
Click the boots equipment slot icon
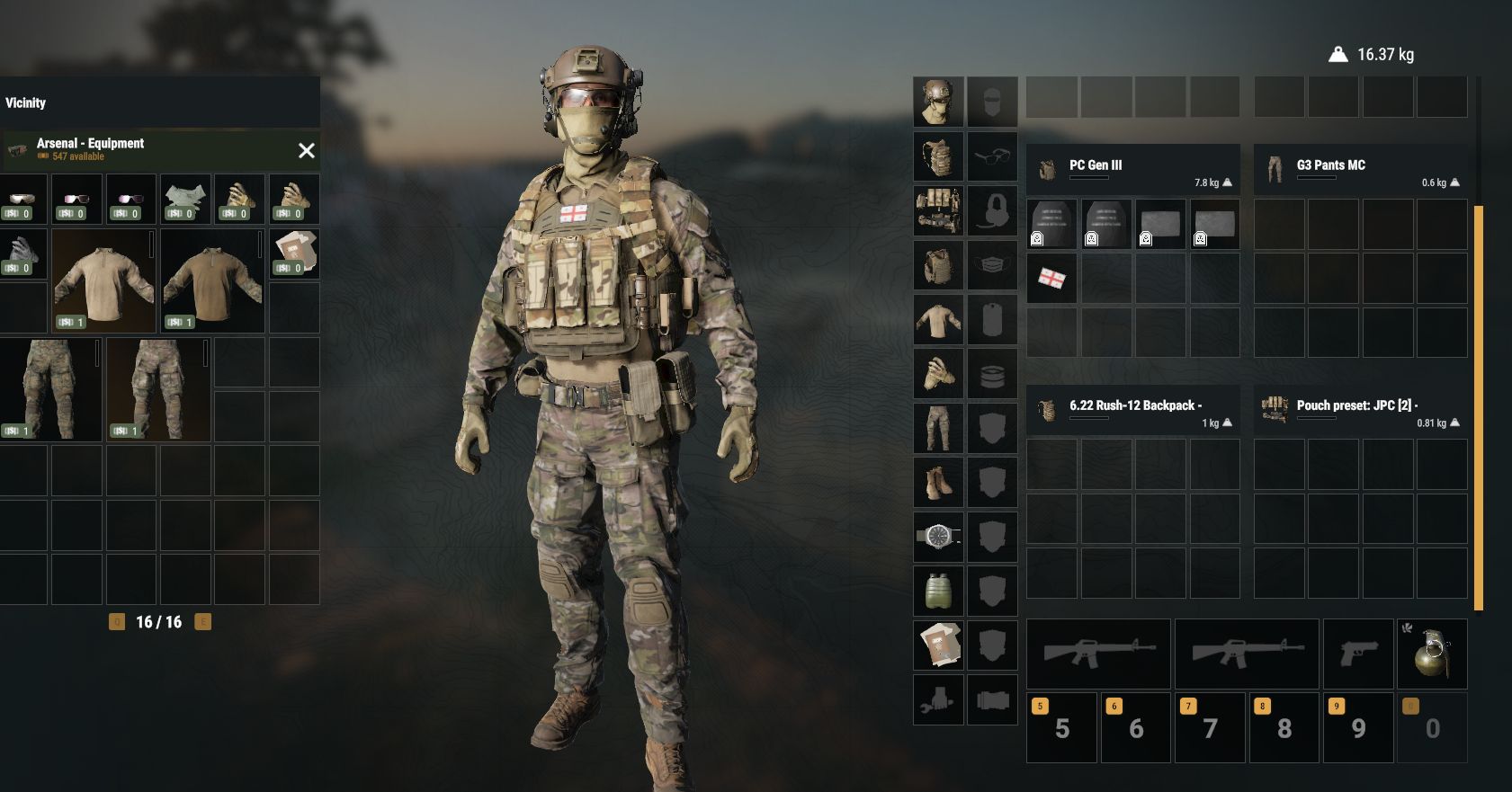938,481
